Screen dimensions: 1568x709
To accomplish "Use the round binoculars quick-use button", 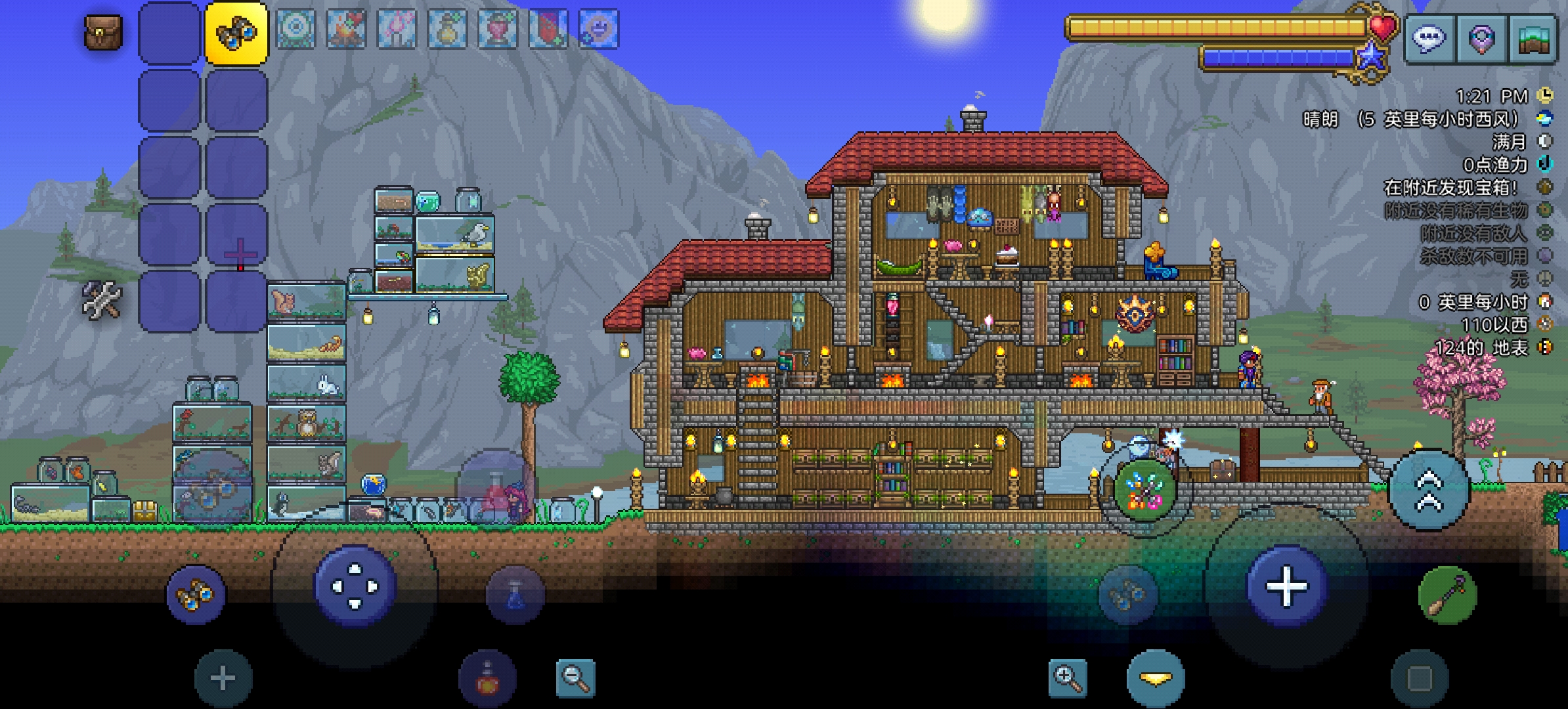I will pyautogui.click(x=195, y=595).
